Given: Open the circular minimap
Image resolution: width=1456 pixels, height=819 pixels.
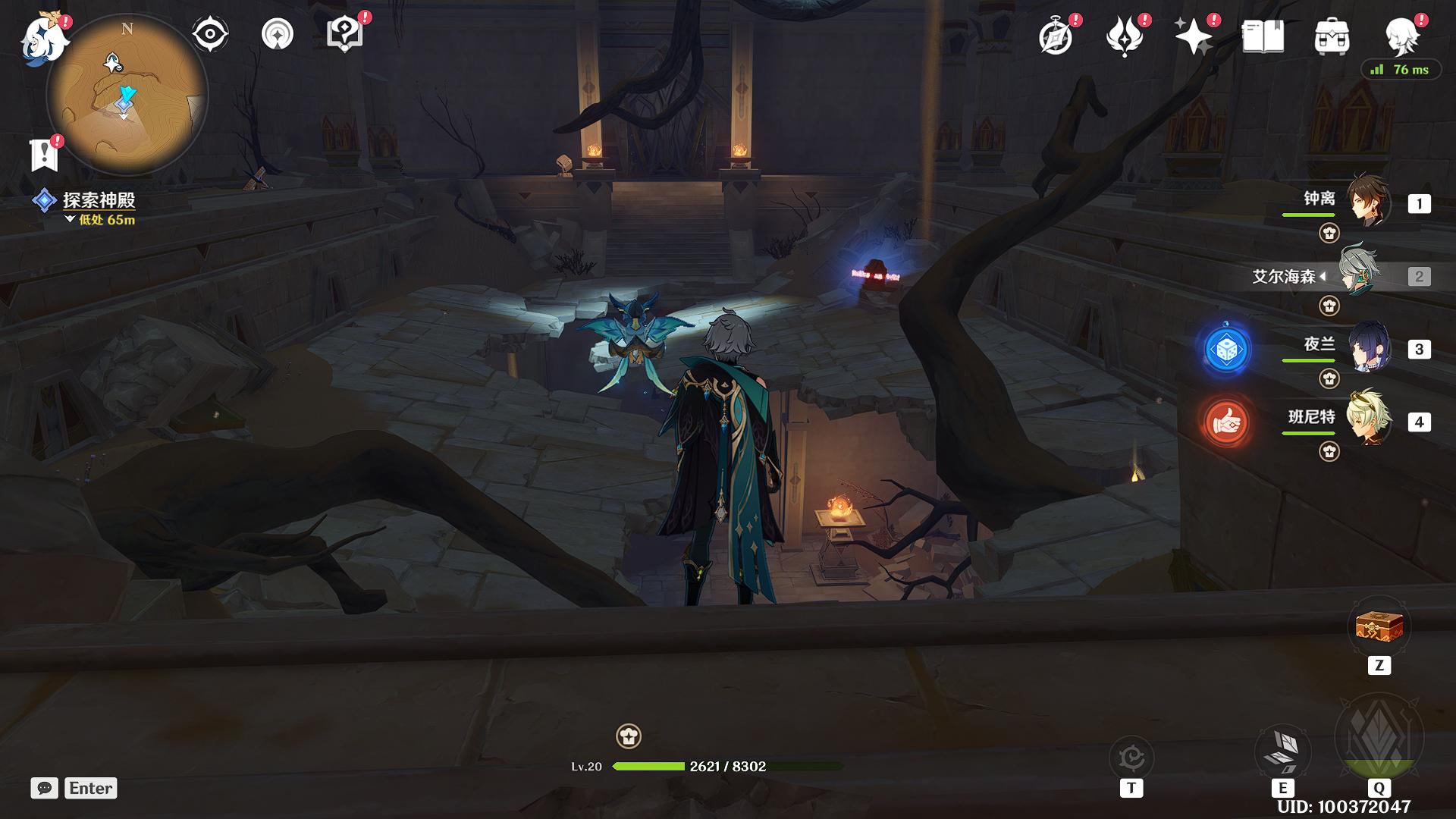Looking at the screenshot, I should click(x=127, y=95).
